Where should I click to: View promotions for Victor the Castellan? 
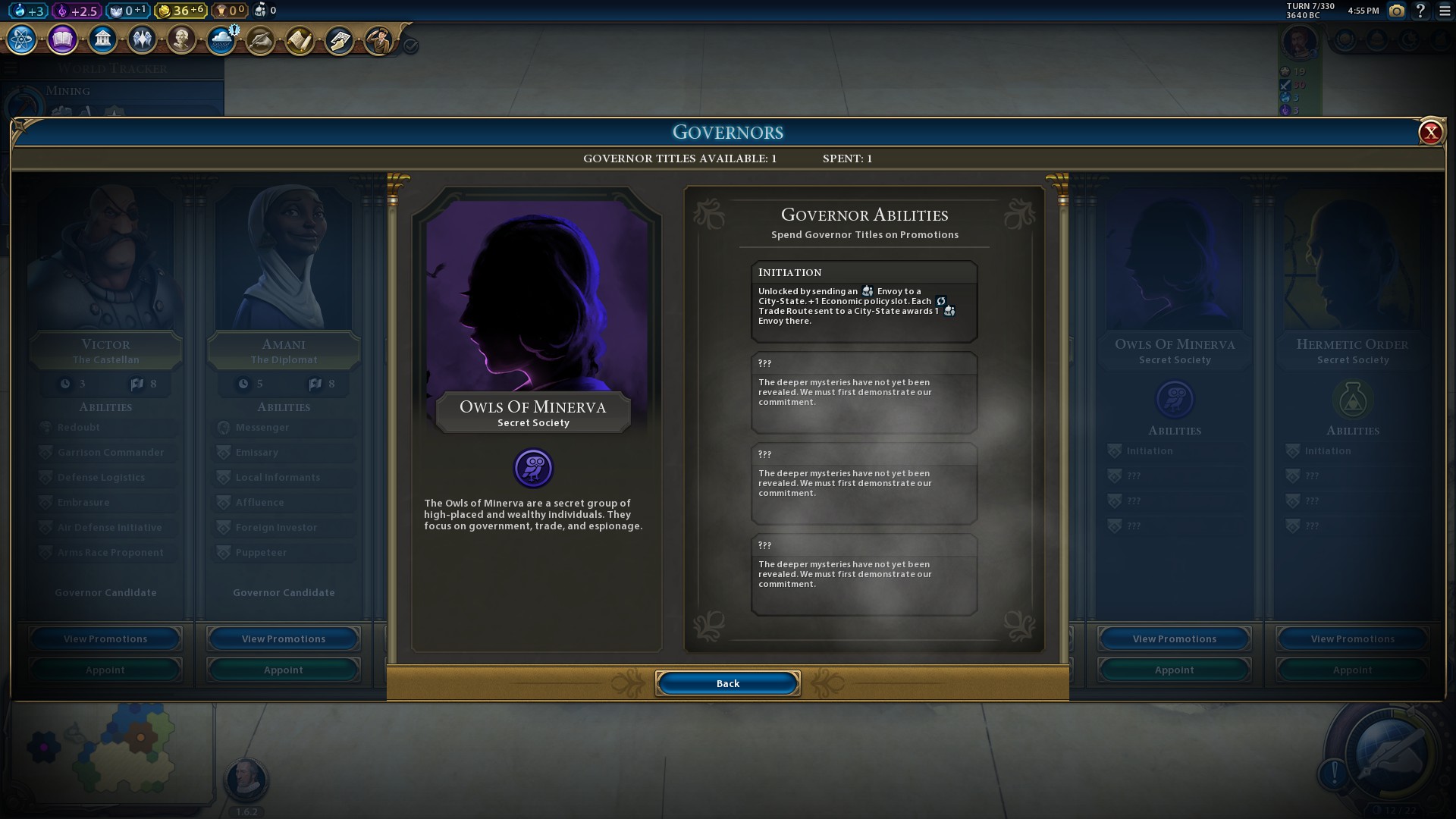pyautogui.click(x=105, y=639)
